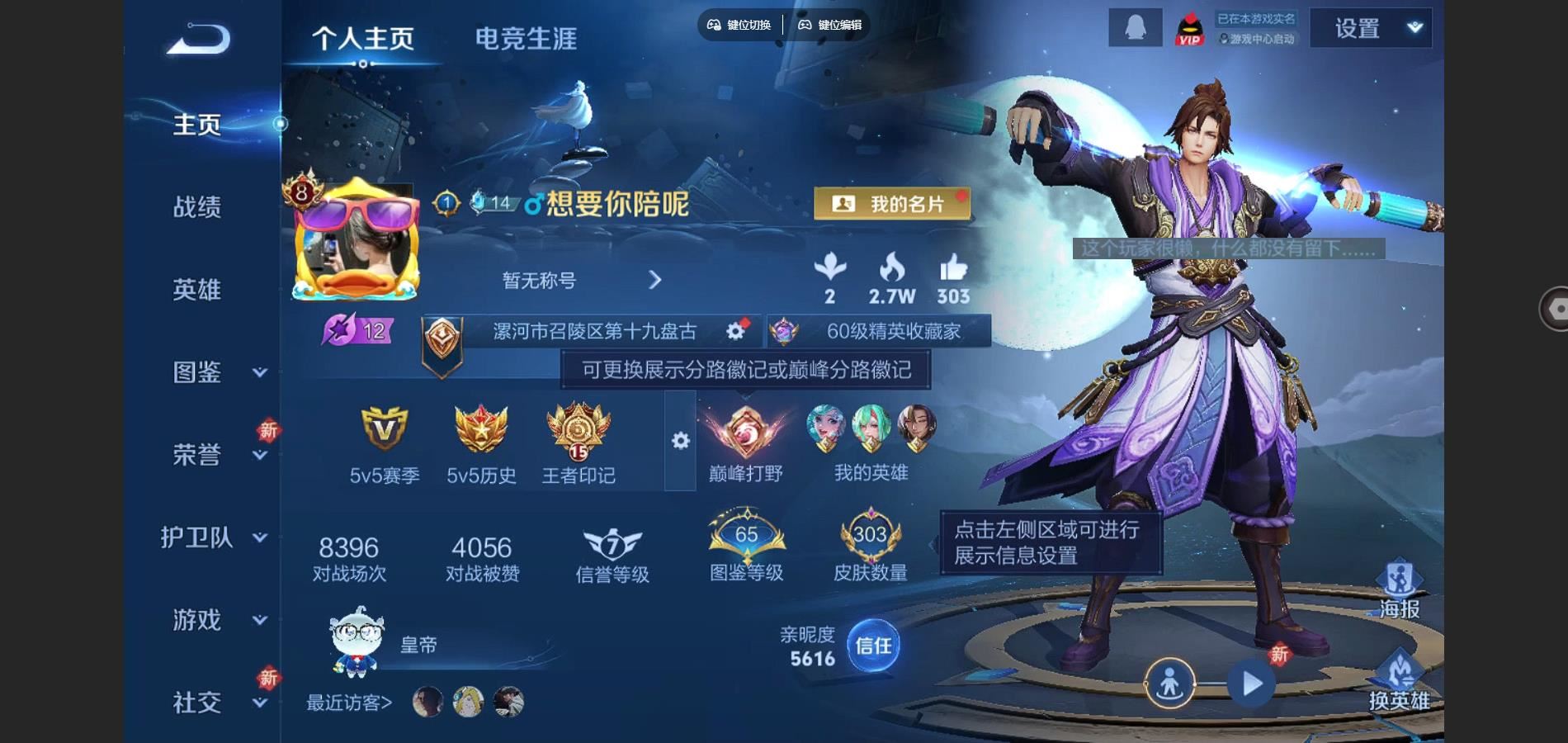Switch to the 电竞生涯 tab
This screenshot has width=1568, height=743.
click(x=526, y=39)
